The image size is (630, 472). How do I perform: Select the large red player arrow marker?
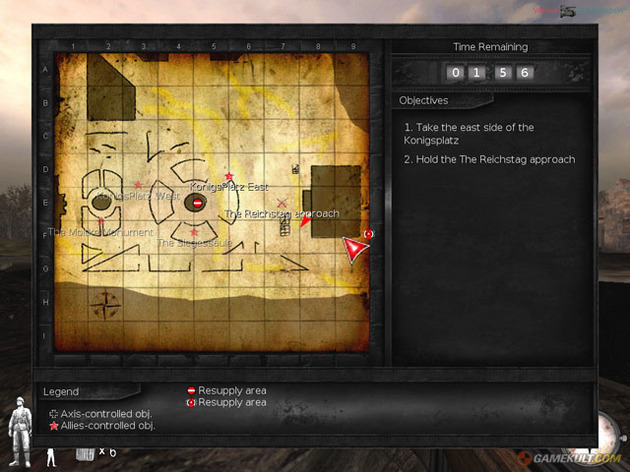pyautogui.click(x=355, y=249)
